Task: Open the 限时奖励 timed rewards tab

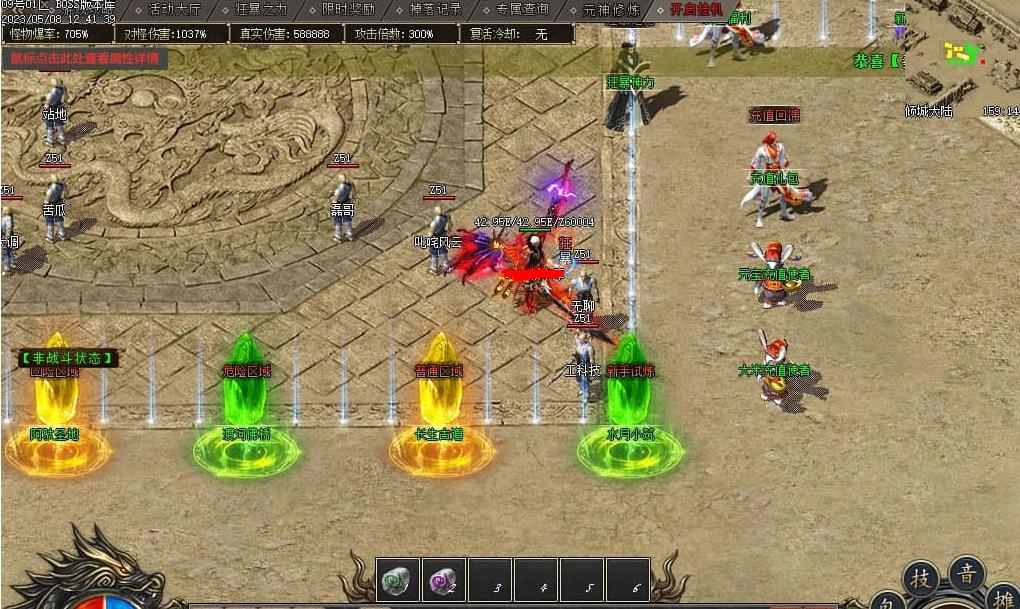Action: (349, 9)
